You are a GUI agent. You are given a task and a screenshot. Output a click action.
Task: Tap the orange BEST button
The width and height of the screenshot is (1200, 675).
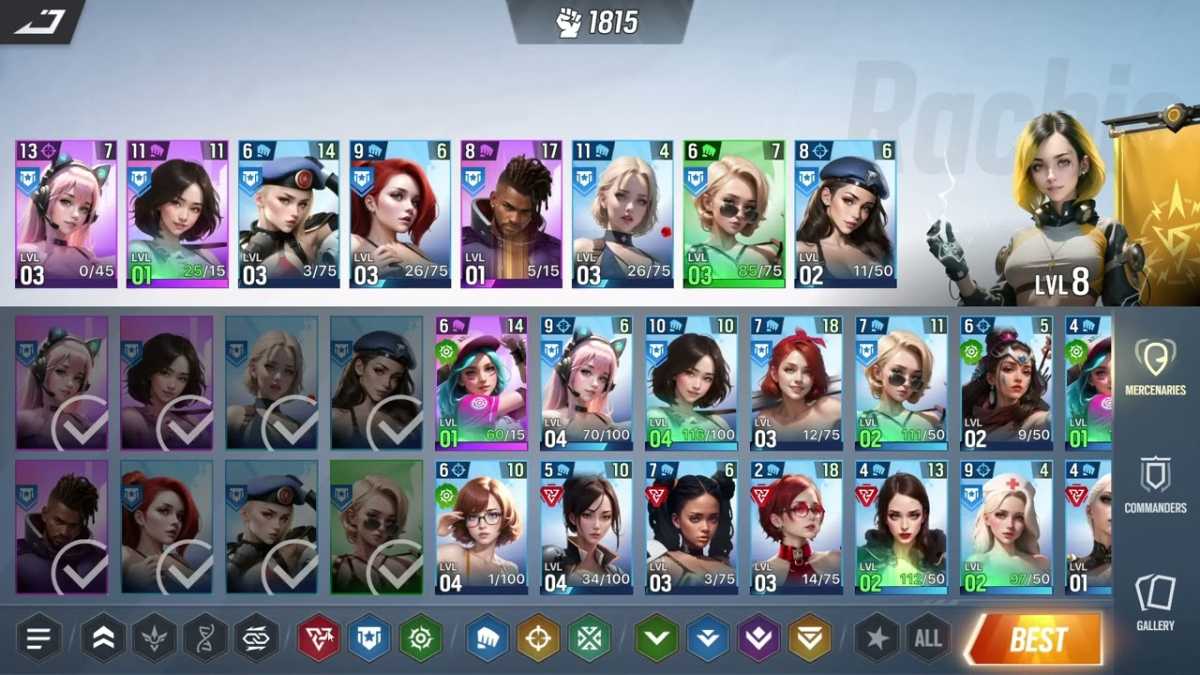tap(1035, 639)
